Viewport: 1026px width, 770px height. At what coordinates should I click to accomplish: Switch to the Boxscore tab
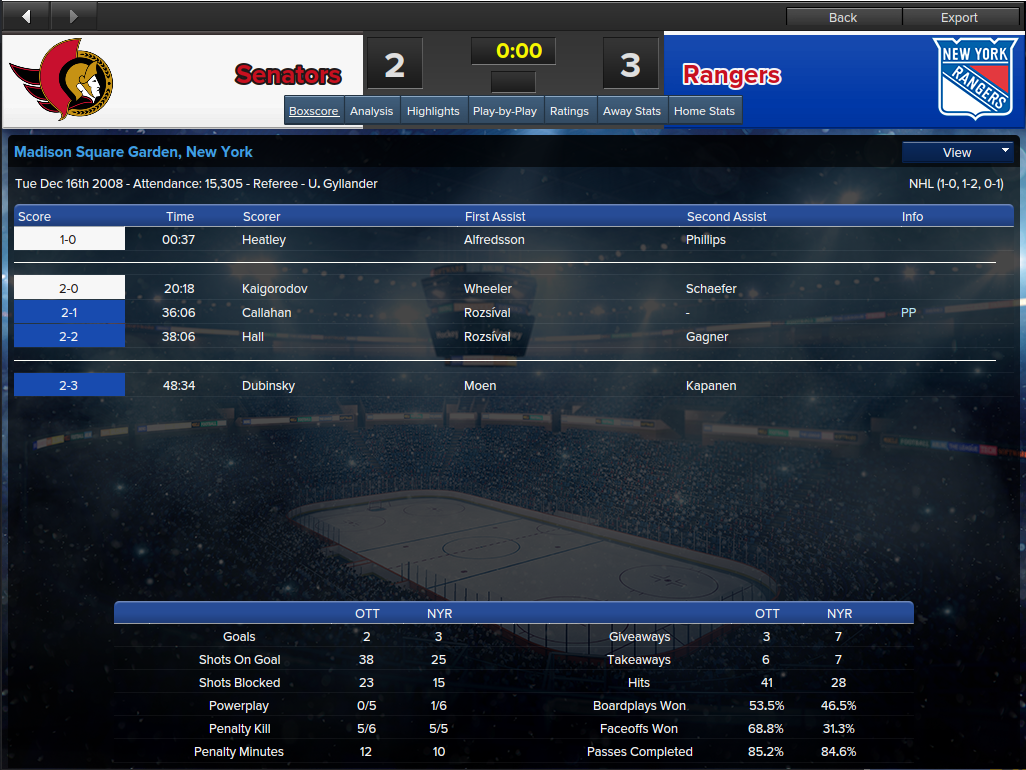314,111
